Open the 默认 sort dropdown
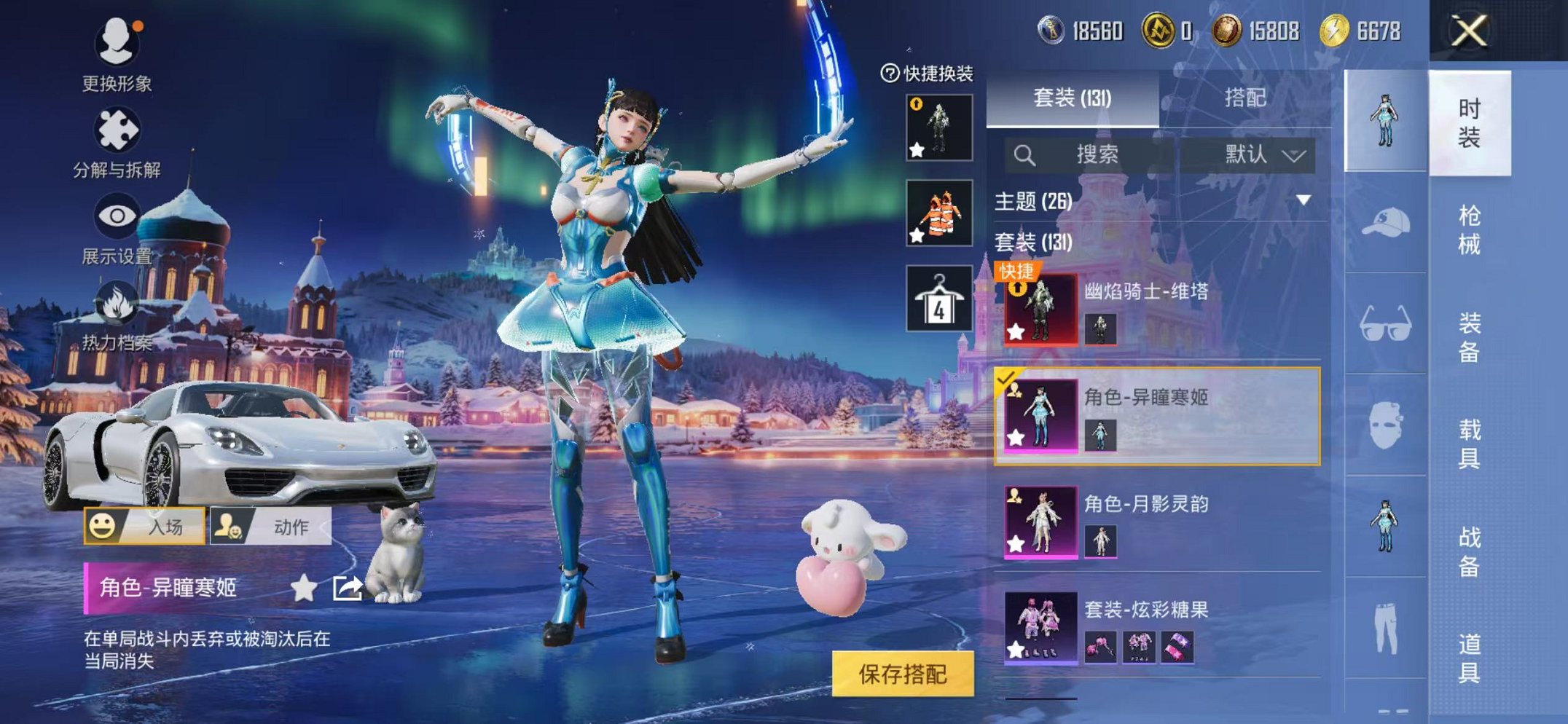The width and height of the screenshot is (1568, 724). click(x=1264, y=155)
